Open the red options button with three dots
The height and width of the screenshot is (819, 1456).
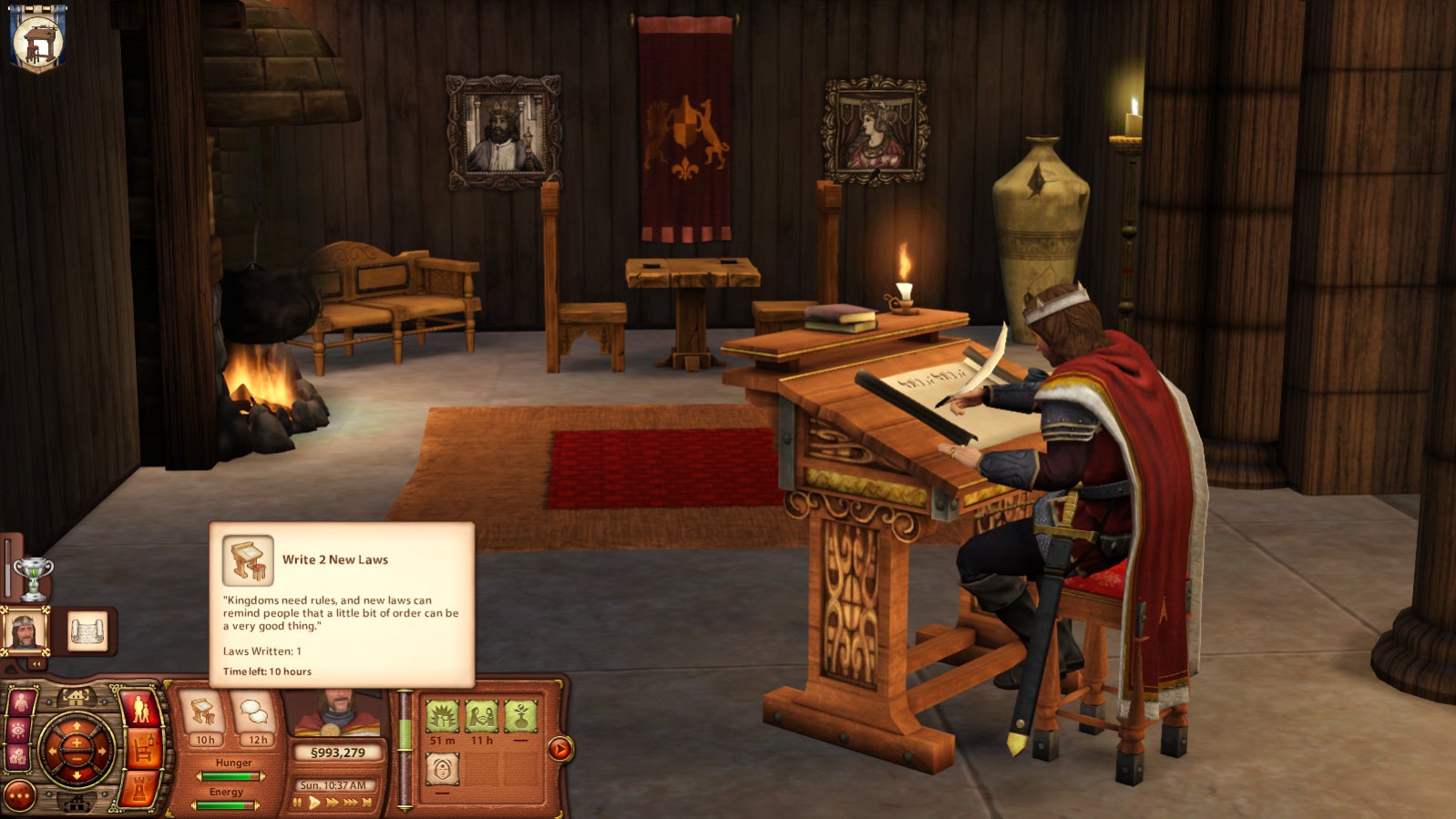pyautogui.click(x=19, y=795)
